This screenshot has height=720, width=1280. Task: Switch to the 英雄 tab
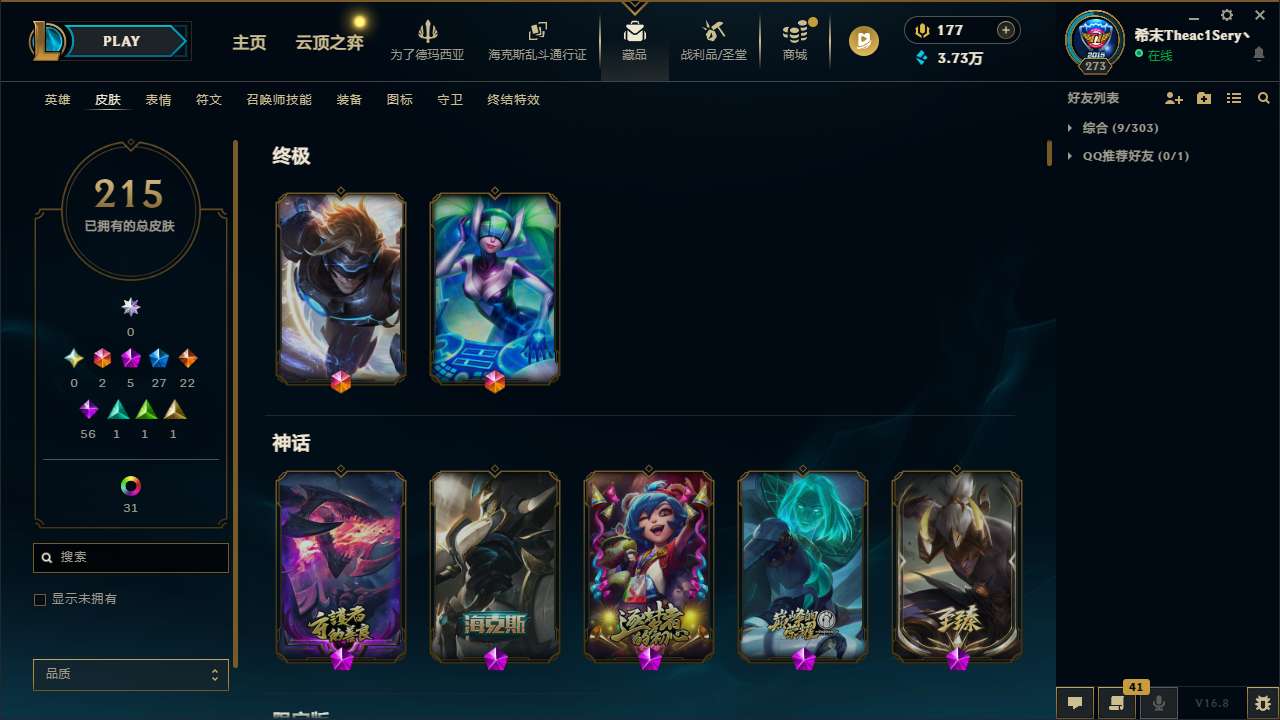pos(57,100)
